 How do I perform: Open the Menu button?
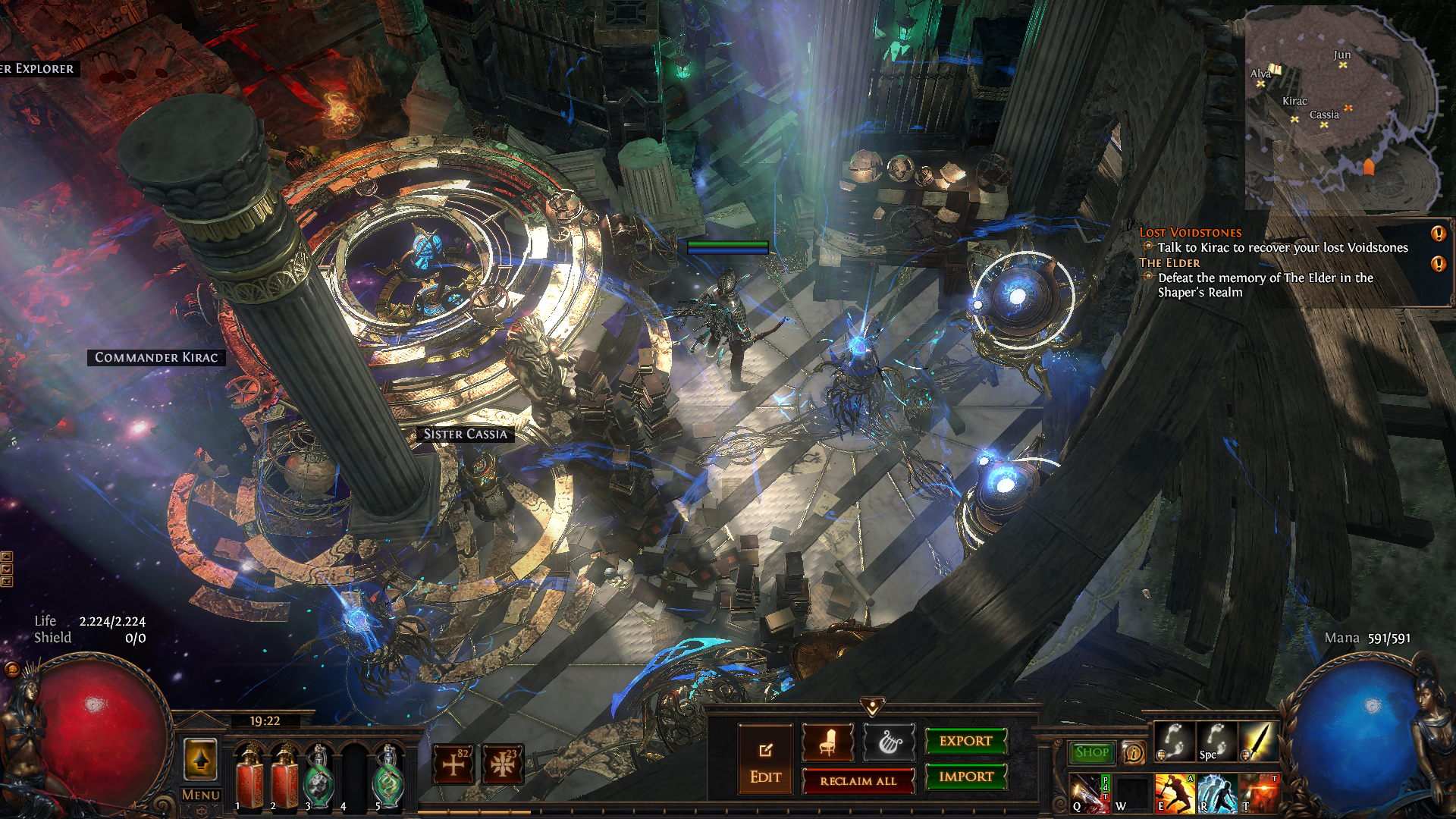(x=200, y=795)
